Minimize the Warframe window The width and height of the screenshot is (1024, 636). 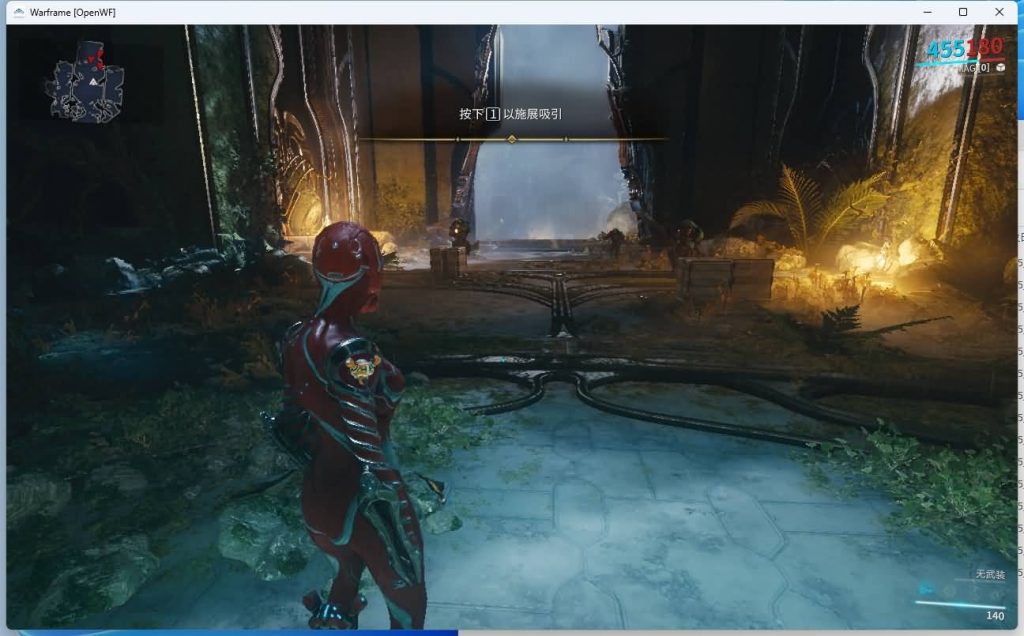pos(926,12)
